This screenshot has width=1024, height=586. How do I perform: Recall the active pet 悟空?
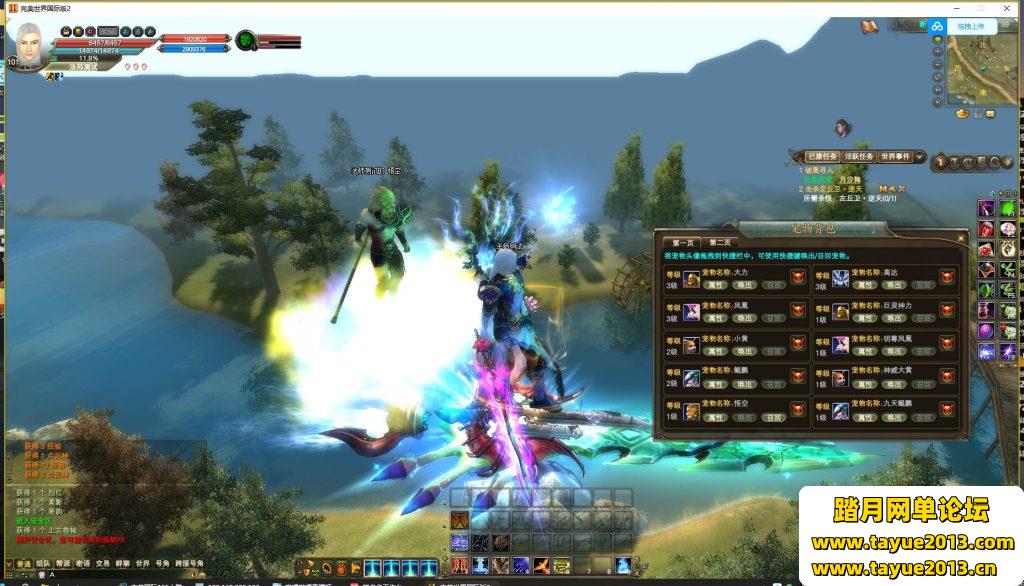click(x=774, y=415)
